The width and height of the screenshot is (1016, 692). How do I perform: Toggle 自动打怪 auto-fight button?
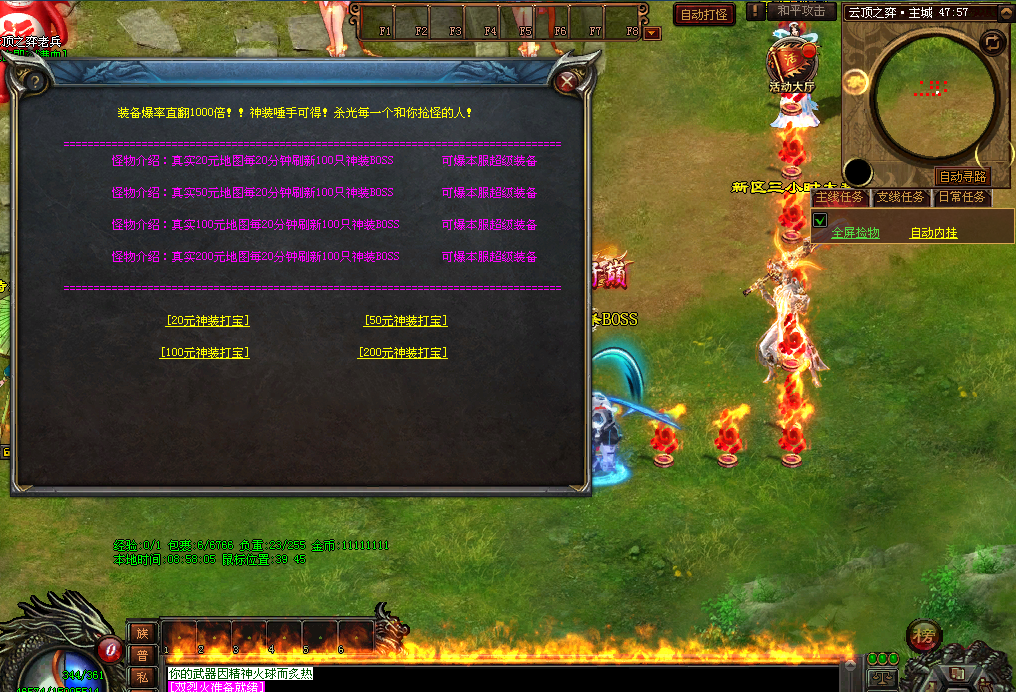click(x=704, y=15)
